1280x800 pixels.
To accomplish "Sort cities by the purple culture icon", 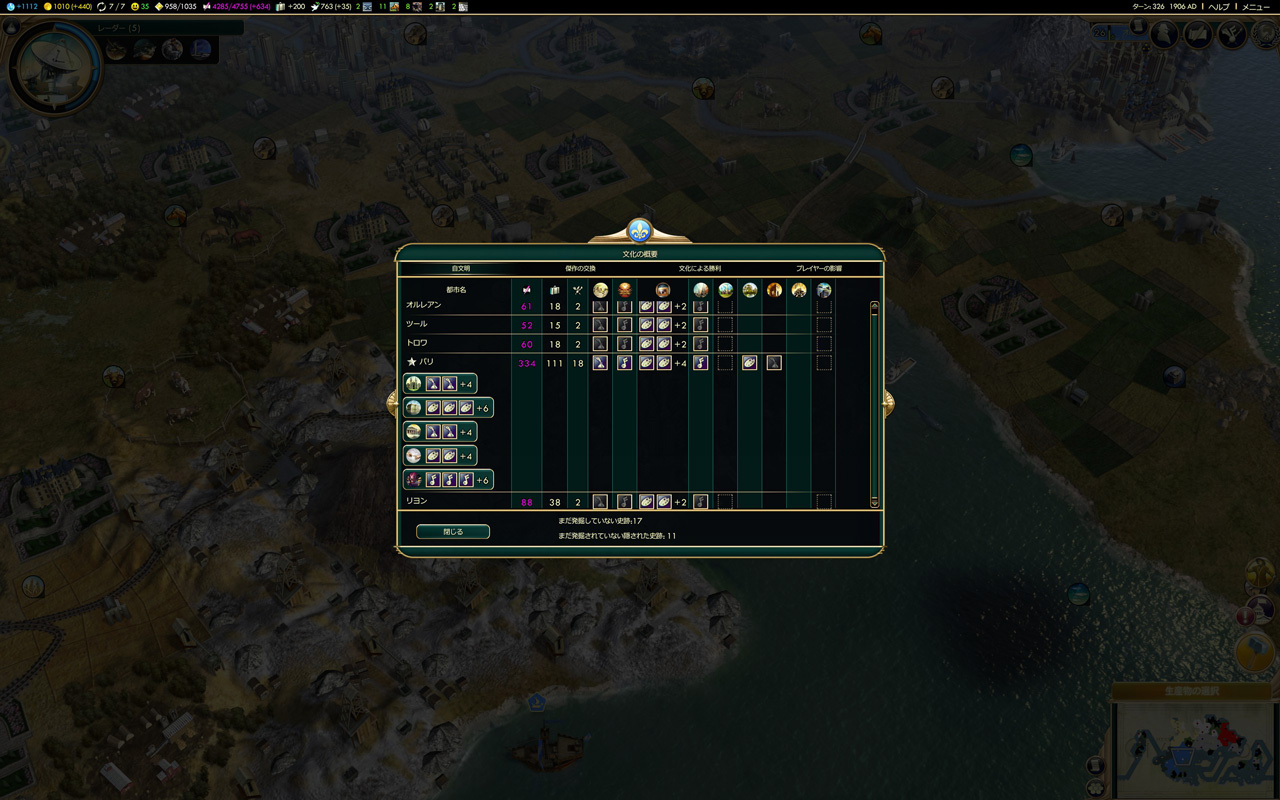I will click(527, 290).
